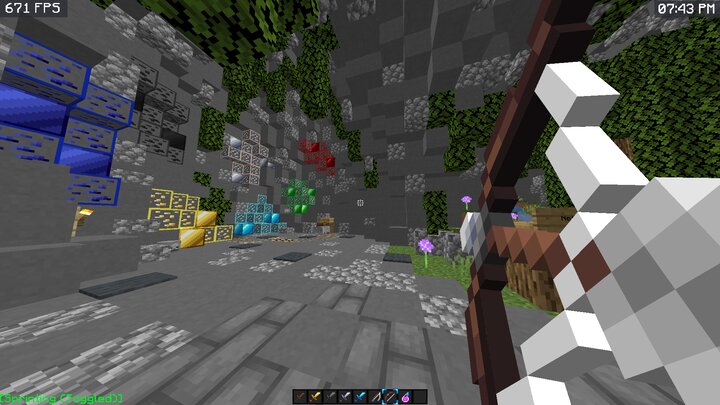
Task: Select the wooden sword hotbar slot
Action: [300, 397]
